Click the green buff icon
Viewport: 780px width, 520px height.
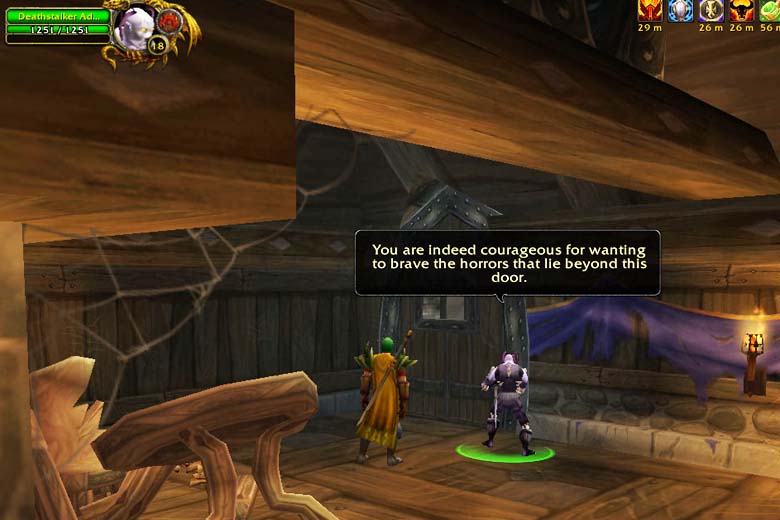[770, 10]
